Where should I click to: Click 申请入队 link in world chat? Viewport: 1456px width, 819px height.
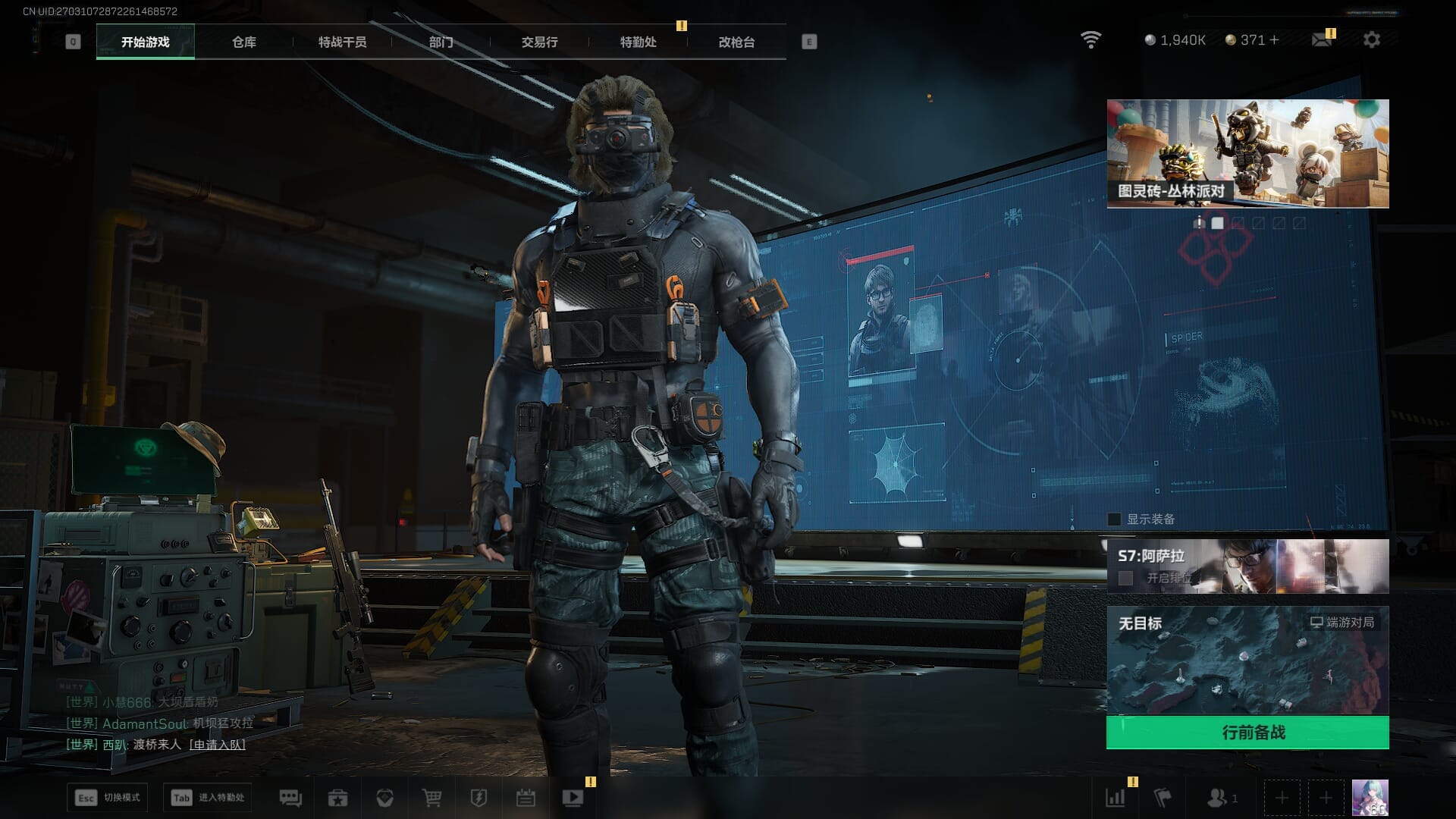(217, 745)
